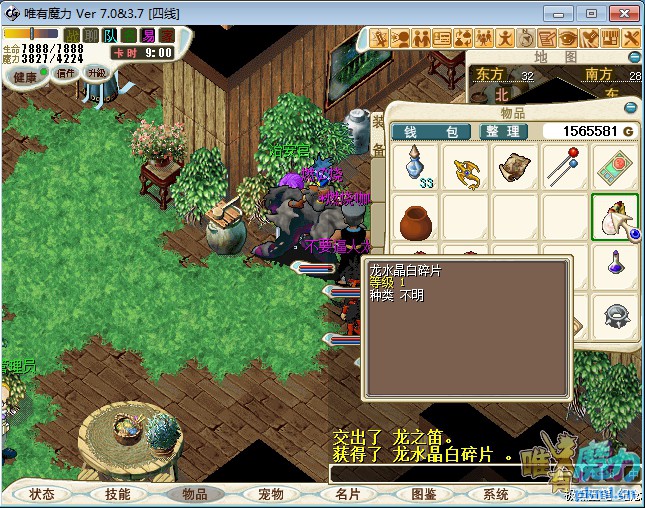Pick the red and blue pins item
Viewport: 645px width, 508px height.
click(566, 168)
